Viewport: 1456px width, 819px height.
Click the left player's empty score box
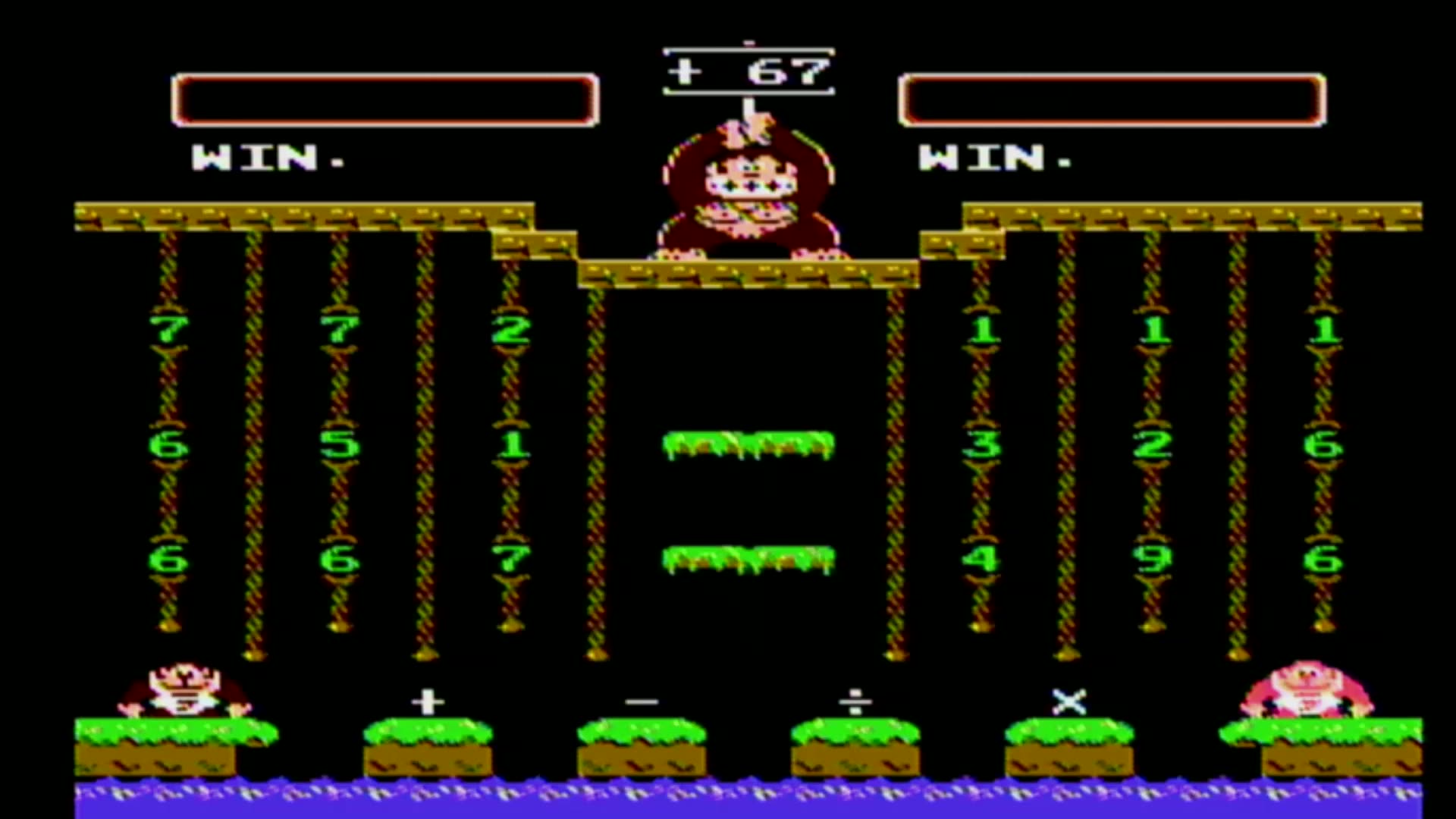pyautogui.click(x=383, y=101)
